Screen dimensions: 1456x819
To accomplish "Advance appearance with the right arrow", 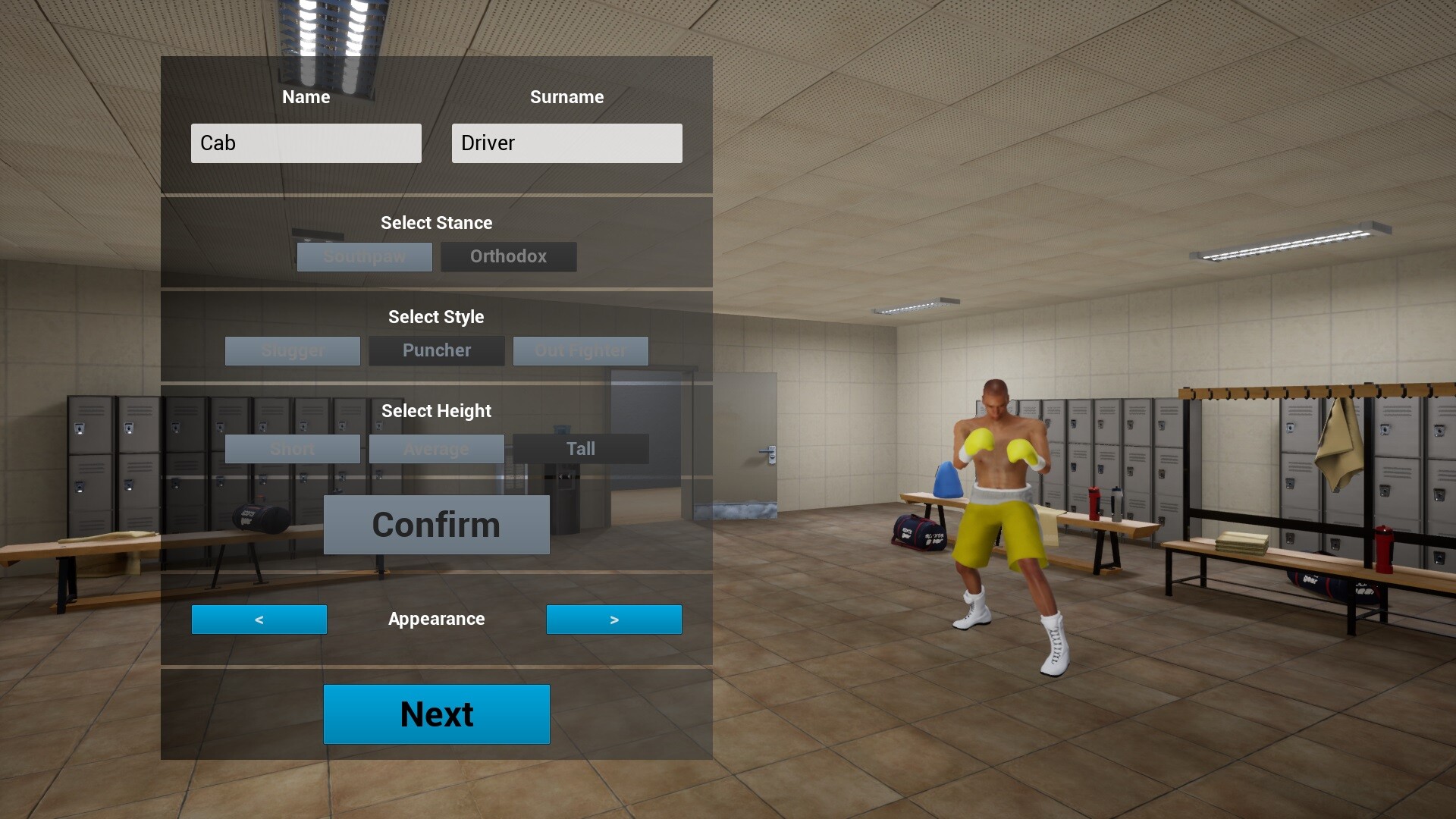I will tap(614, 619).
